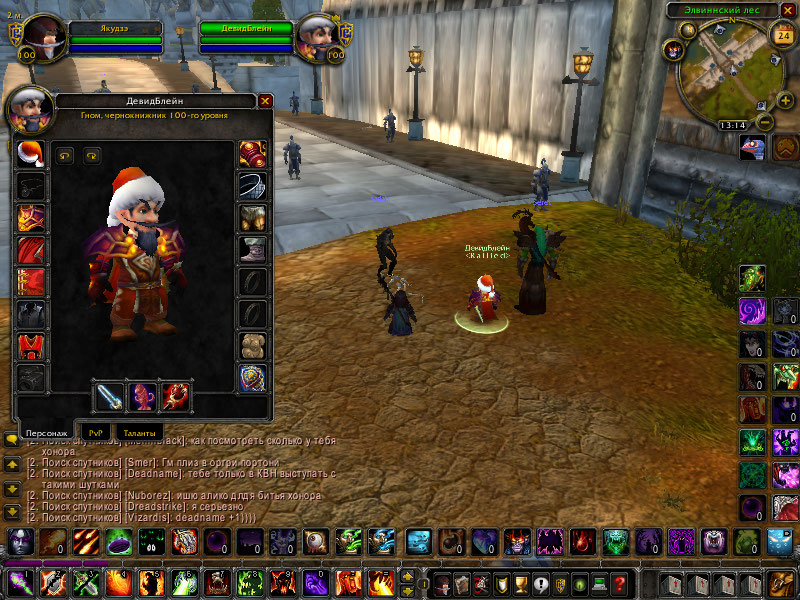Open the Таланты tab
The image size is (800, 600).
(x=139, y=432)
